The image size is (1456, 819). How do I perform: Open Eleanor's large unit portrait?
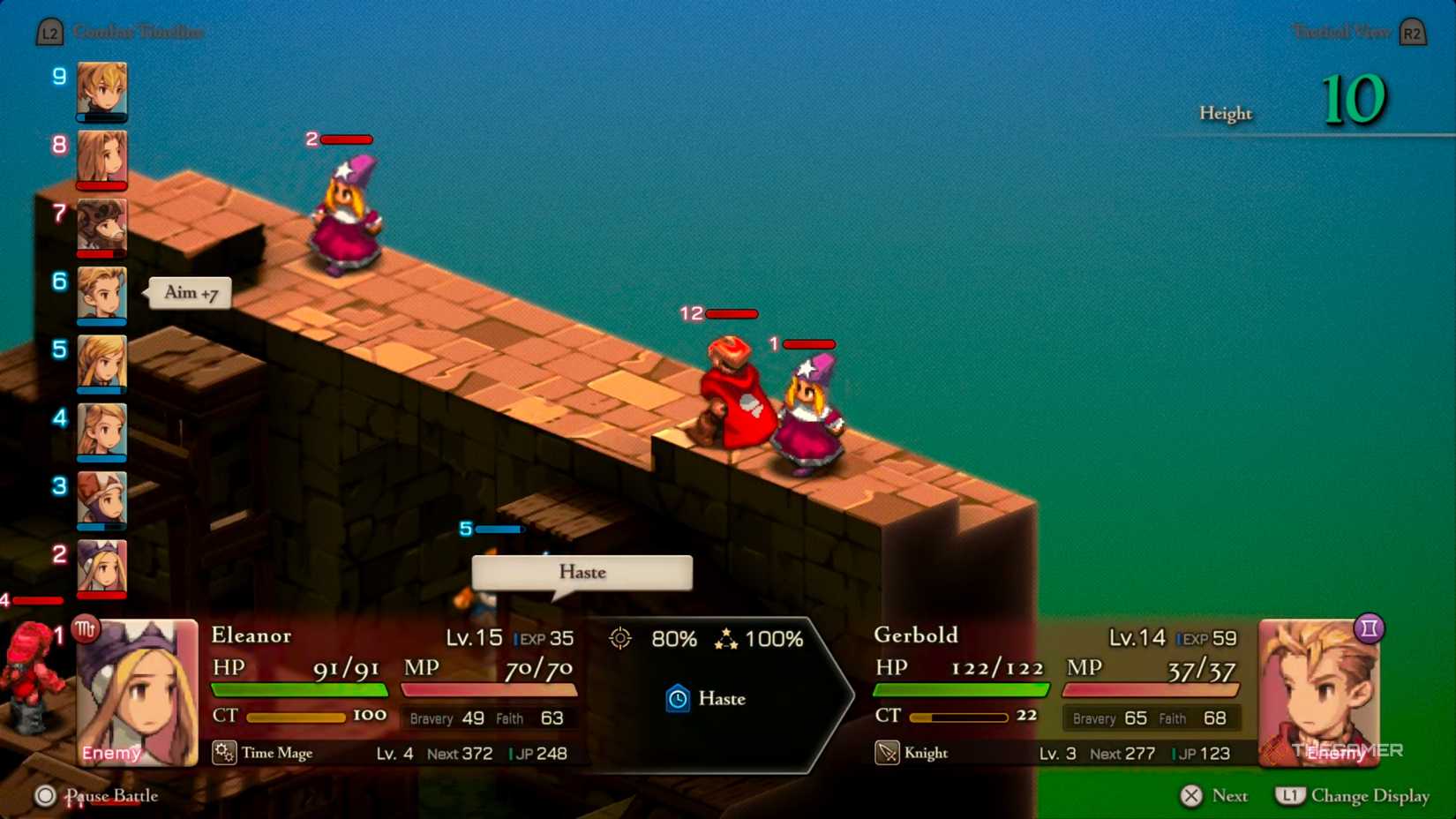point(138,692)
